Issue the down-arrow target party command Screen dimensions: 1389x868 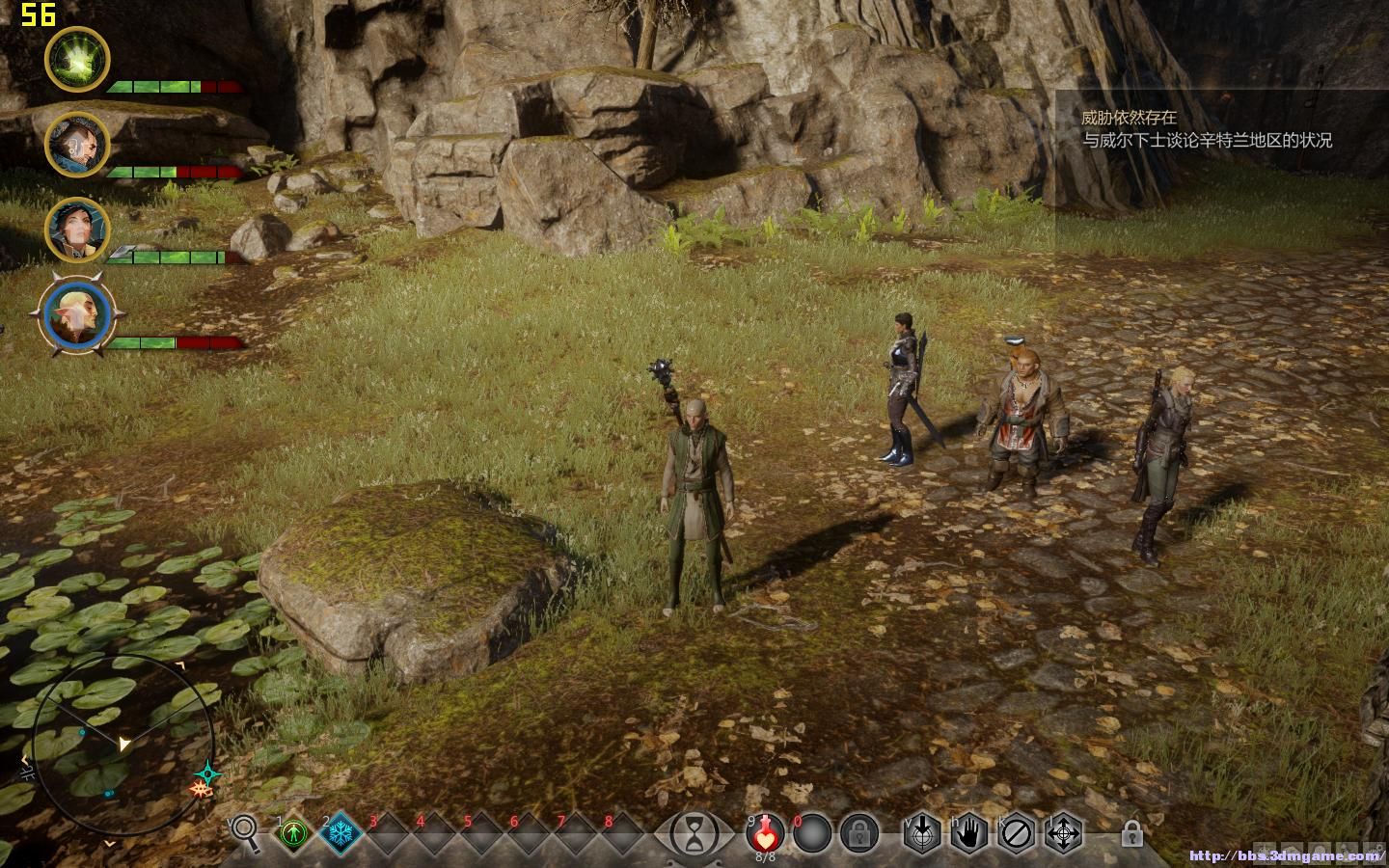click(x=923, y=832)
